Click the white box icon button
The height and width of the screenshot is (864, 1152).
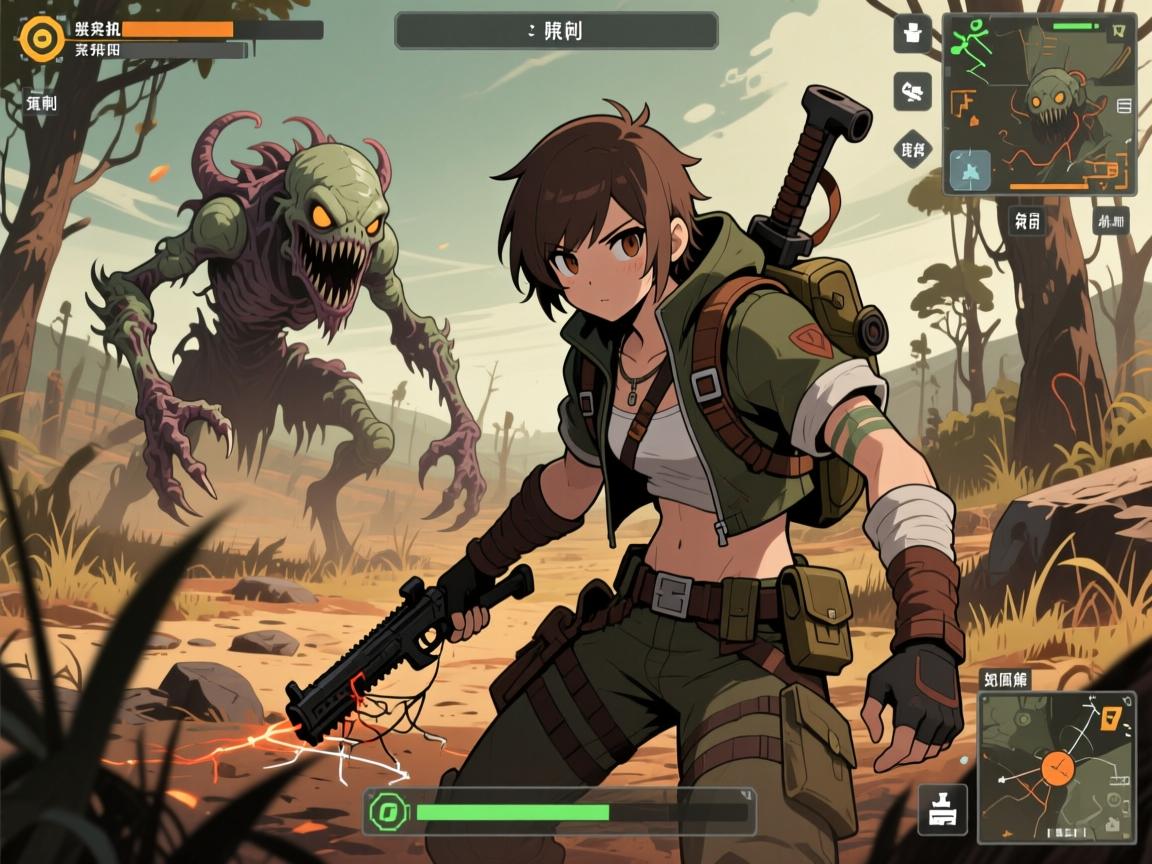pos(912,35)
